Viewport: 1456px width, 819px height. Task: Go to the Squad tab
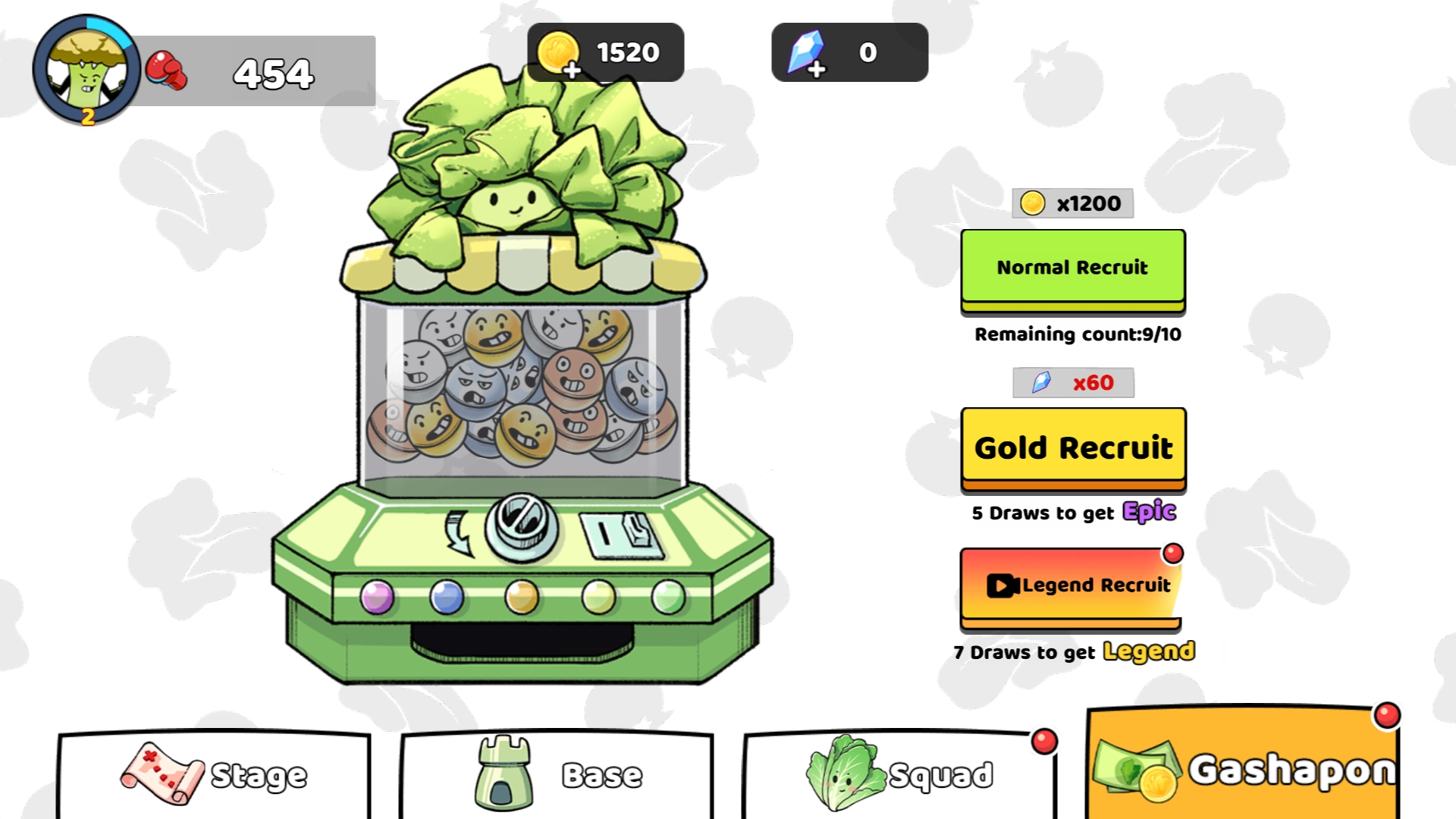899,775
